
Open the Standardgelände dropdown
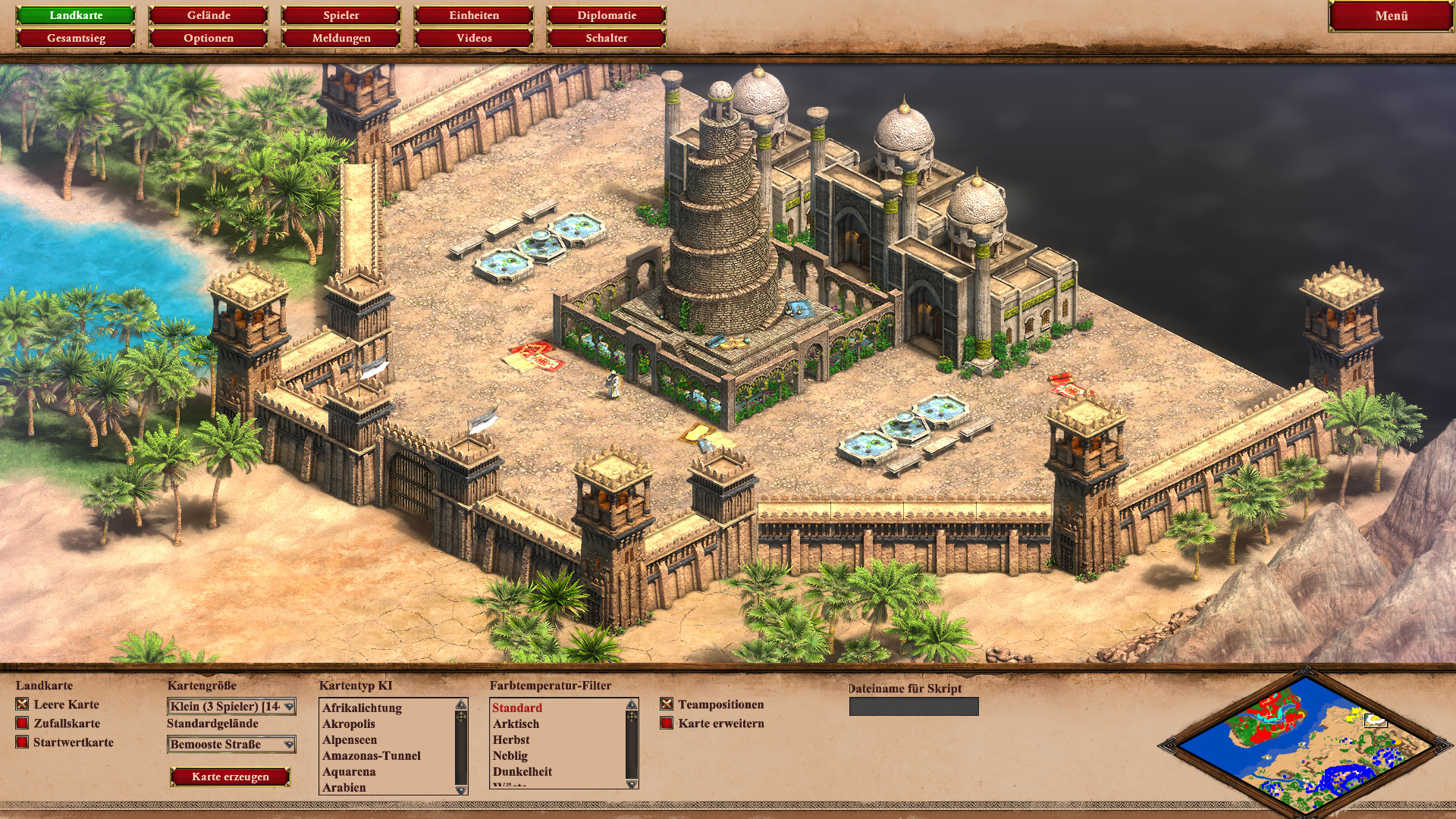(231, 745)
